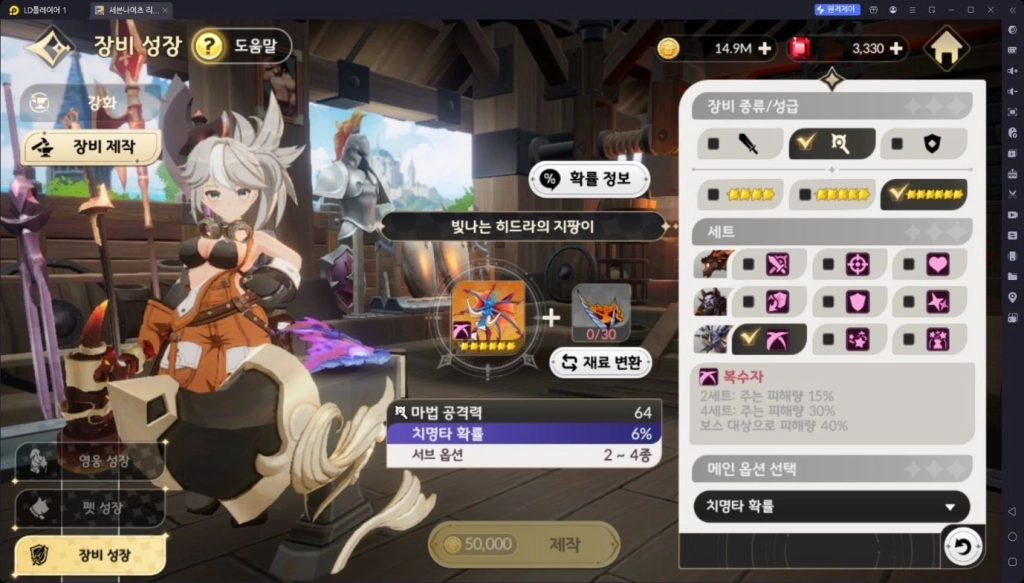1024x583 pixels.
Task: Click the reset arrow button
Action: tap(962, 547)
